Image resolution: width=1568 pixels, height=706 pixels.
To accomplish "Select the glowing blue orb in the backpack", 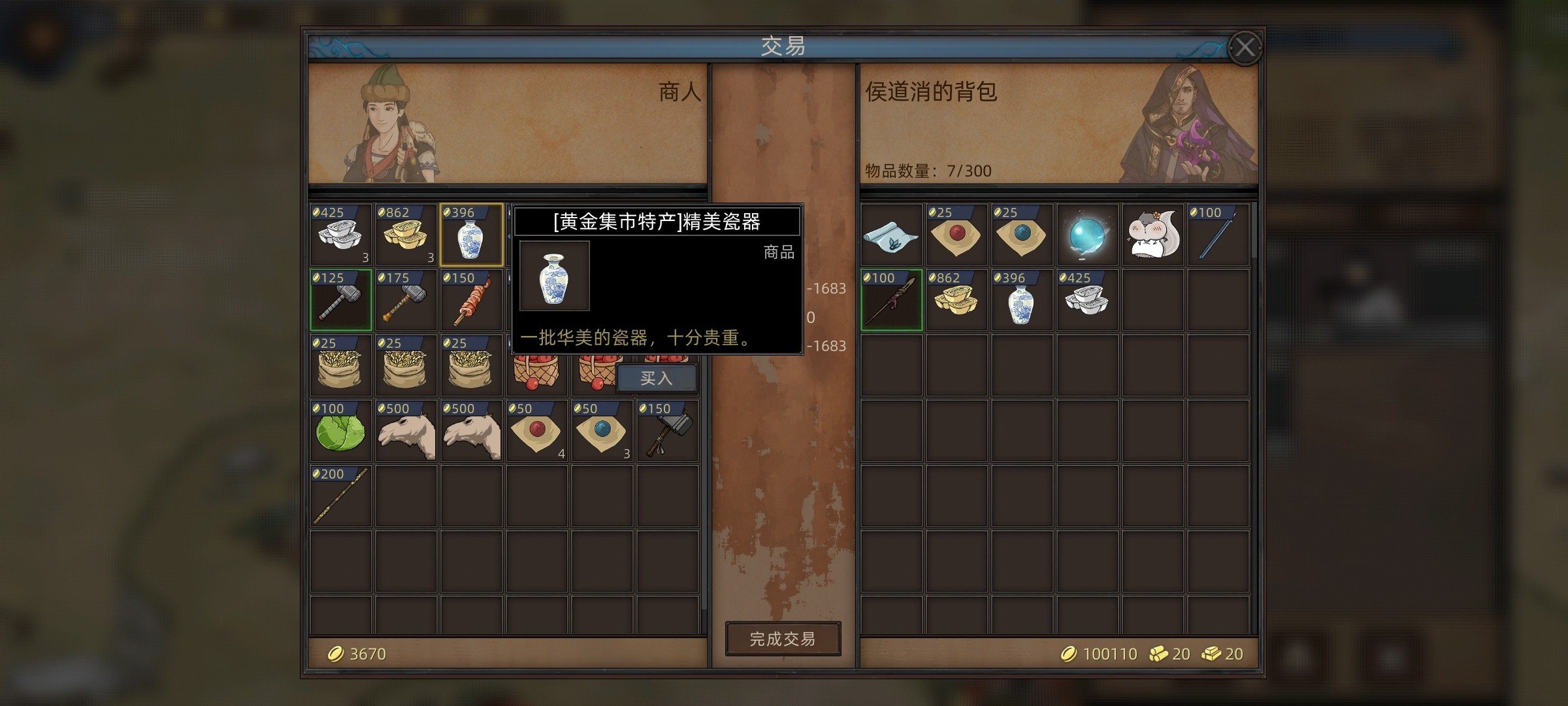I will click(x=1087, y=235).
